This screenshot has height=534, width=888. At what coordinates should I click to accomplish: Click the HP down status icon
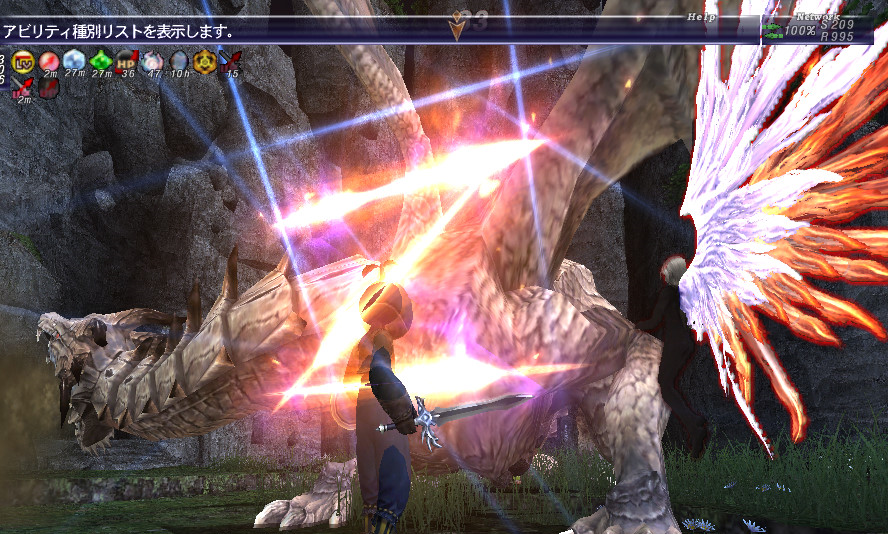126,61
